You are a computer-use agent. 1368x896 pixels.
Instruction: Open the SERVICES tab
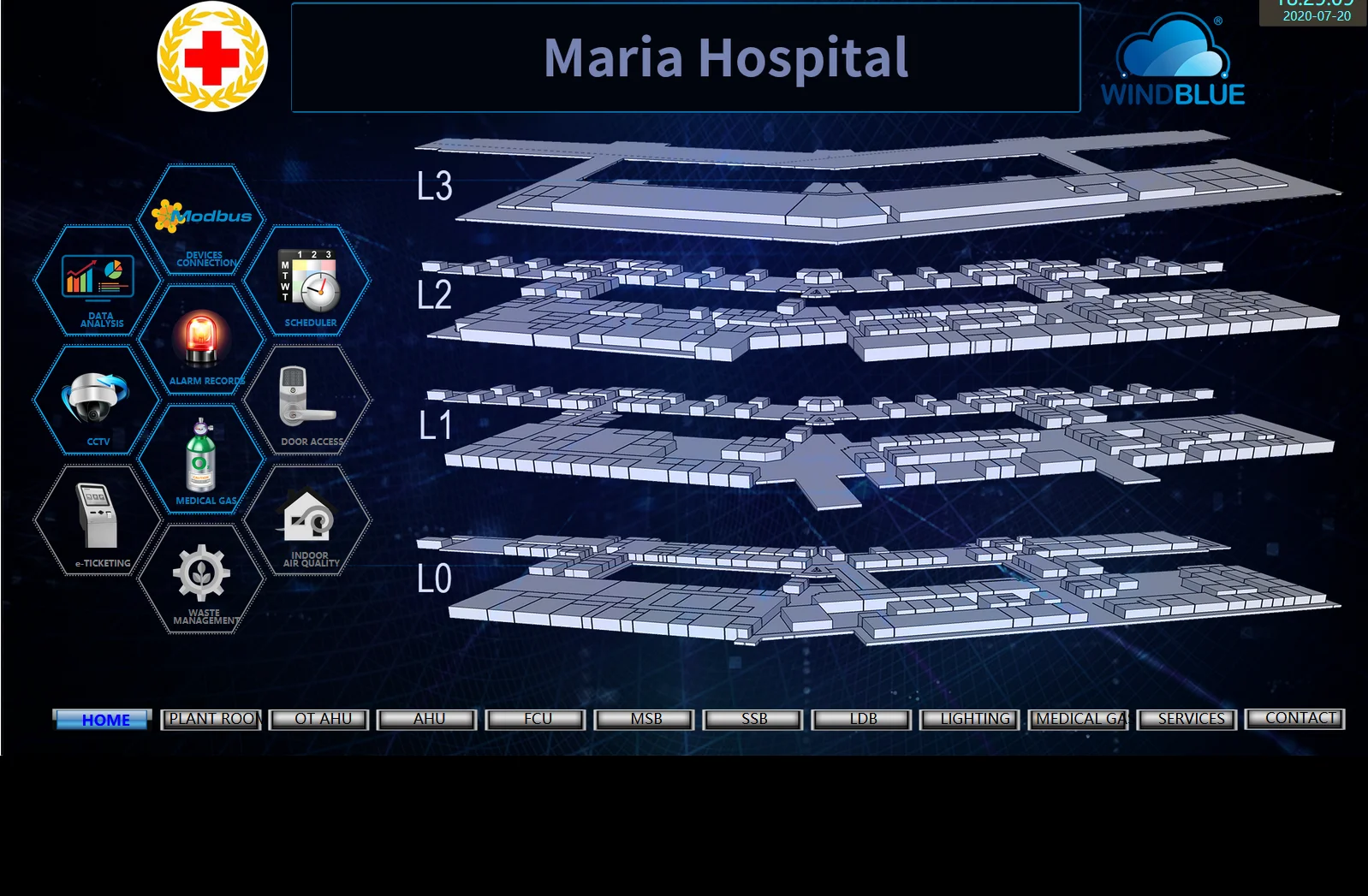tap(1188, 720)
